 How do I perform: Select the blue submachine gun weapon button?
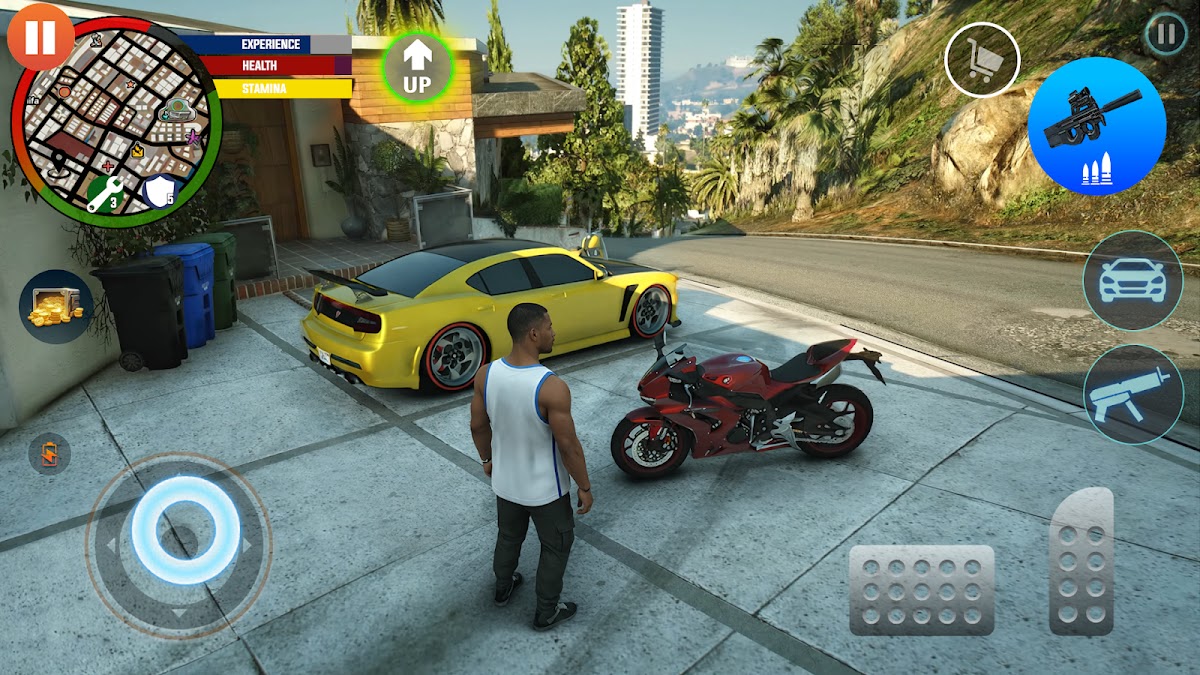pyautogui.click(x=1097, y=126)
